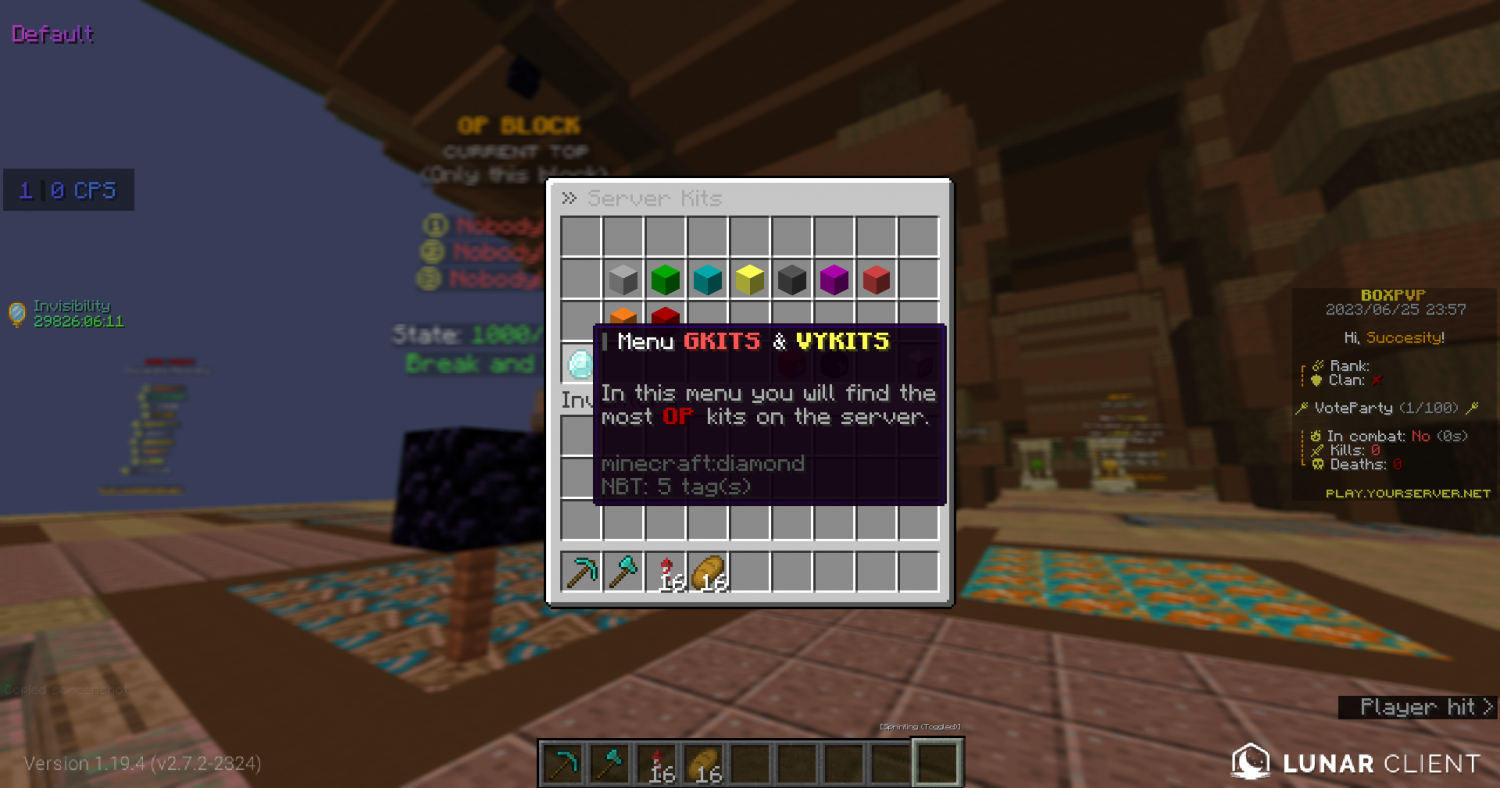Viewport: 1500px width, 788px height.
Task: Expand the Player hit chevron
Action: 1486,707
